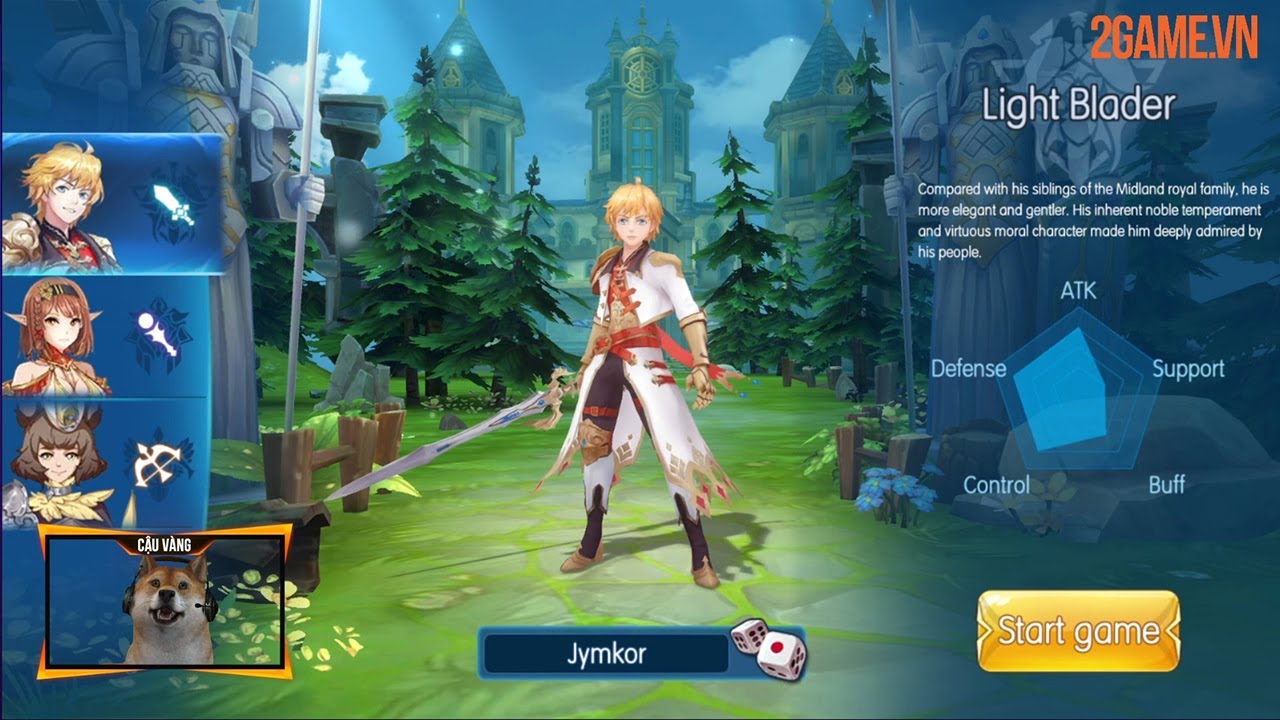Viewport: 1280px width, 720px height.
Task: Click the Jymkor name field
Action: pyautogui.click(x=606, y=655)
